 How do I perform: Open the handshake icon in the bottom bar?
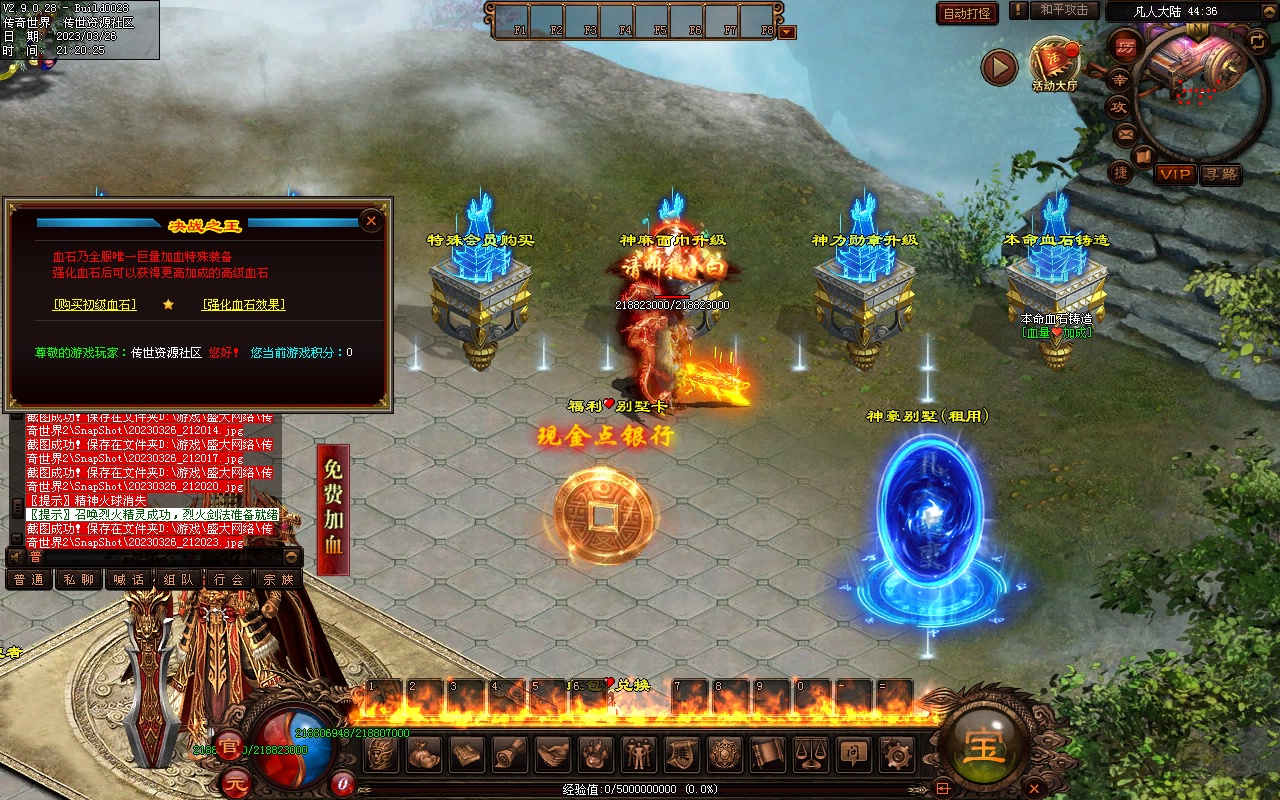553,753
